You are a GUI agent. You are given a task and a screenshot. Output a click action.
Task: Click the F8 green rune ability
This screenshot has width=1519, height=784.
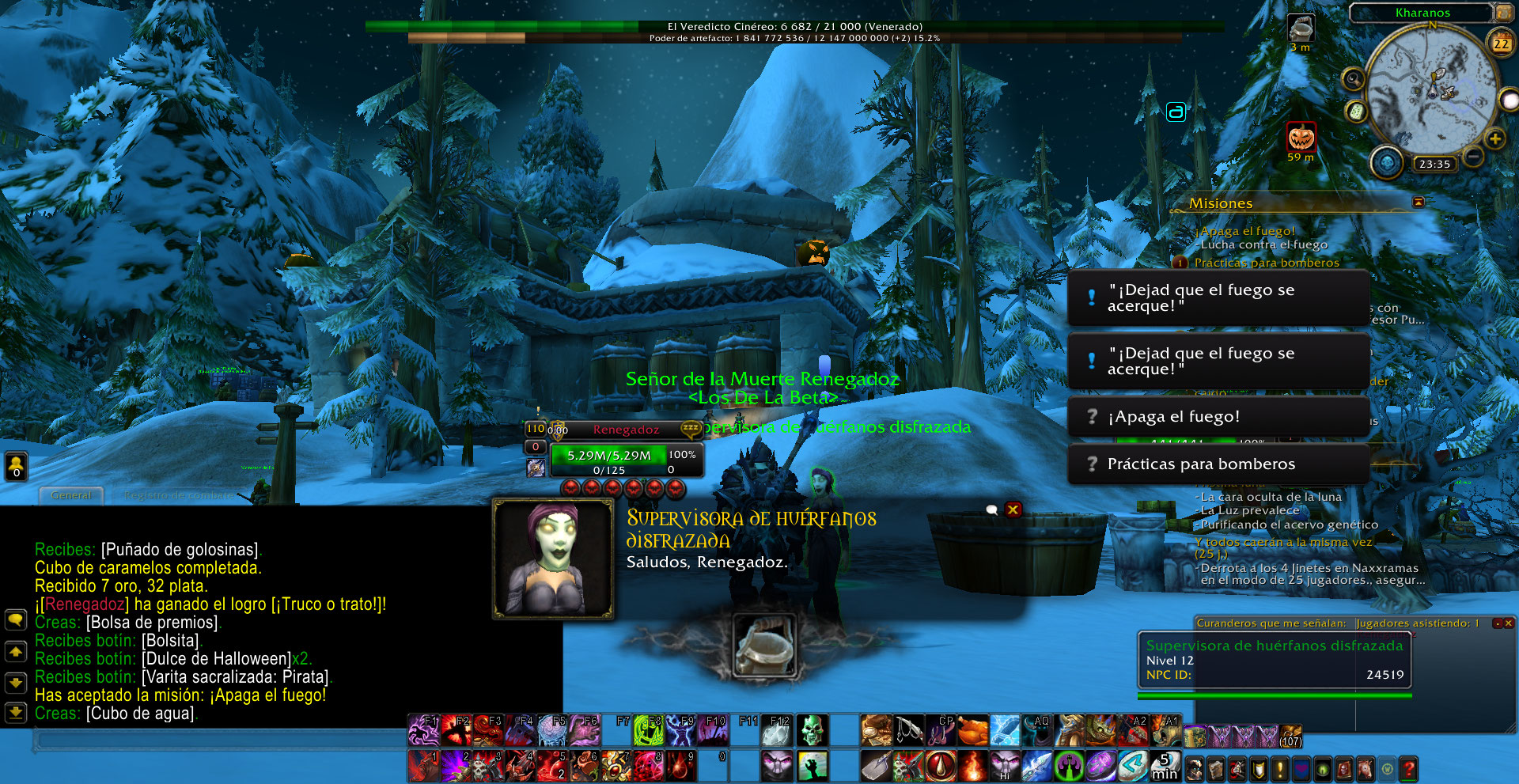648,731
